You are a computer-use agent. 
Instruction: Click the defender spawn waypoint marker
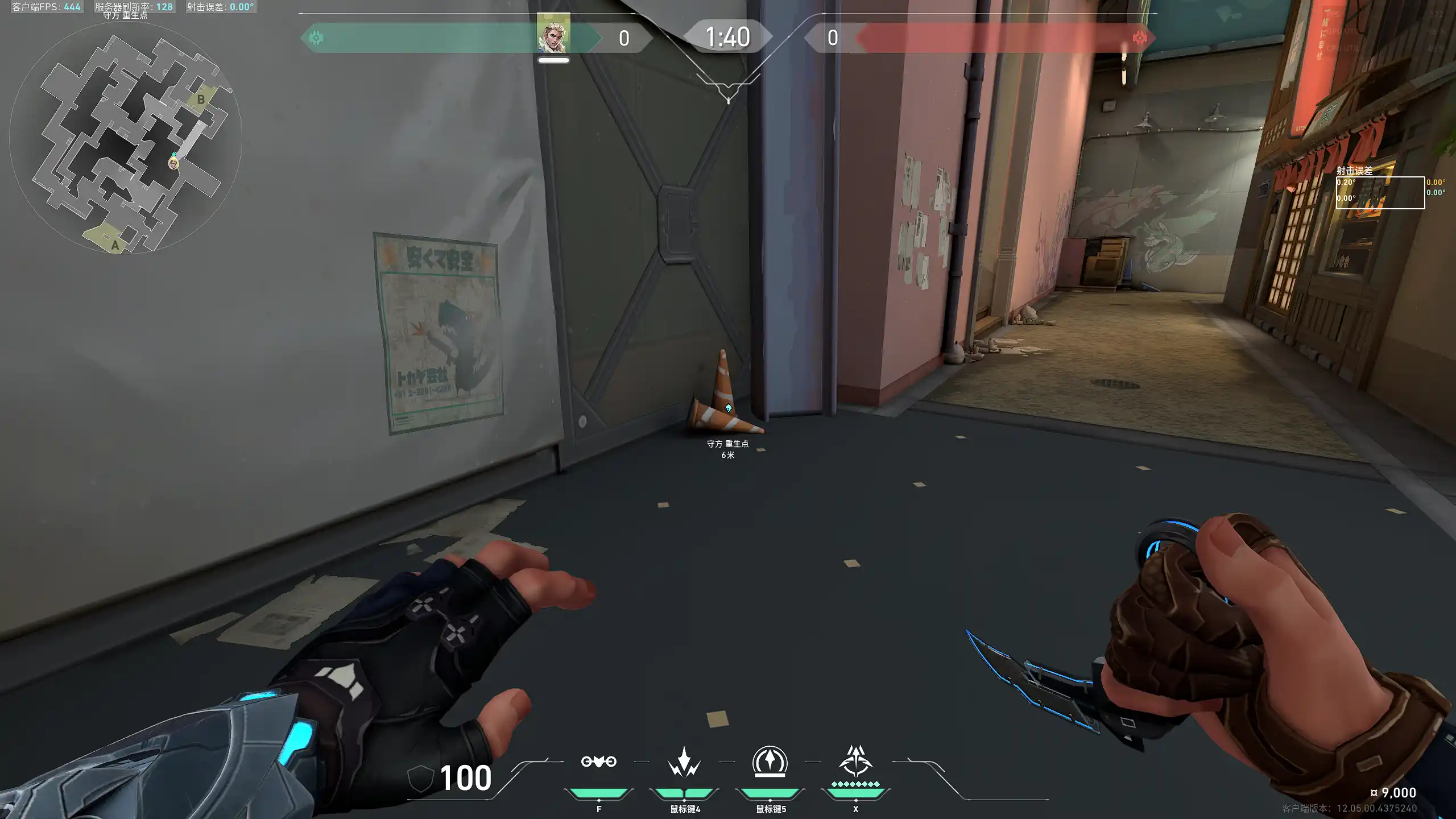728,408
